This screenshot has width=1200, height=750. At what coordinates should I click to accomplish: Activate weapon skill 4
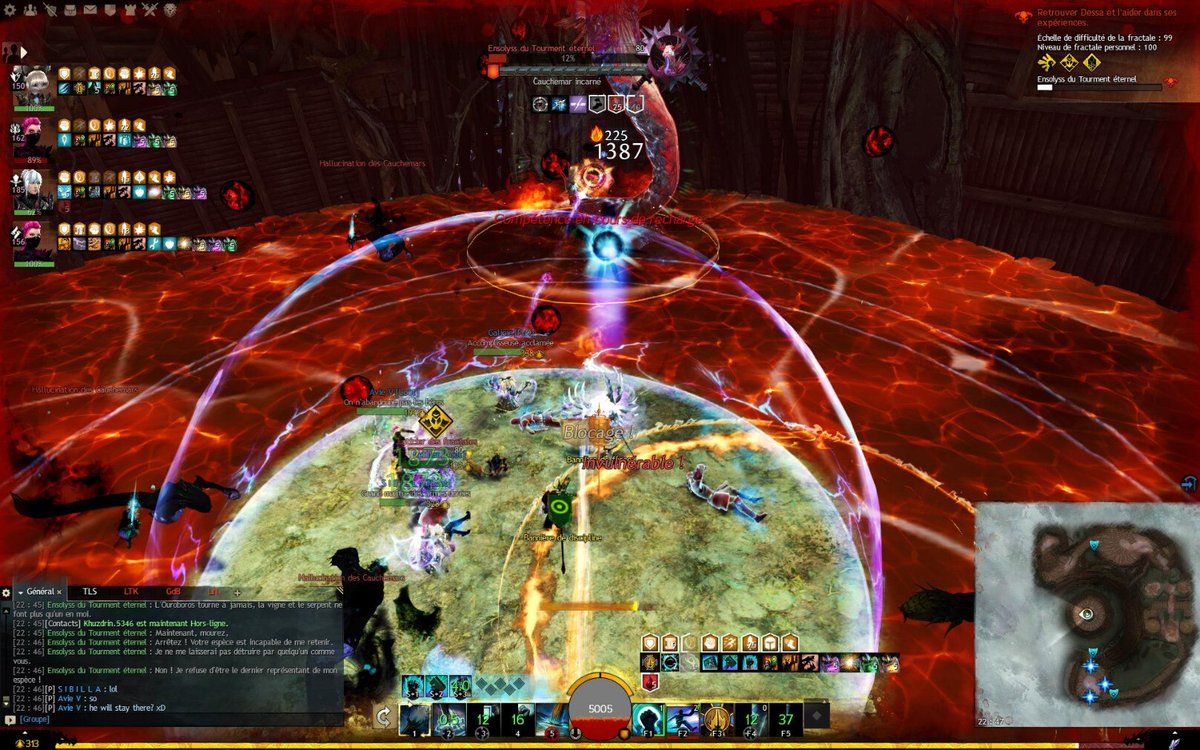pyautogui.click(x=517, y=717)
